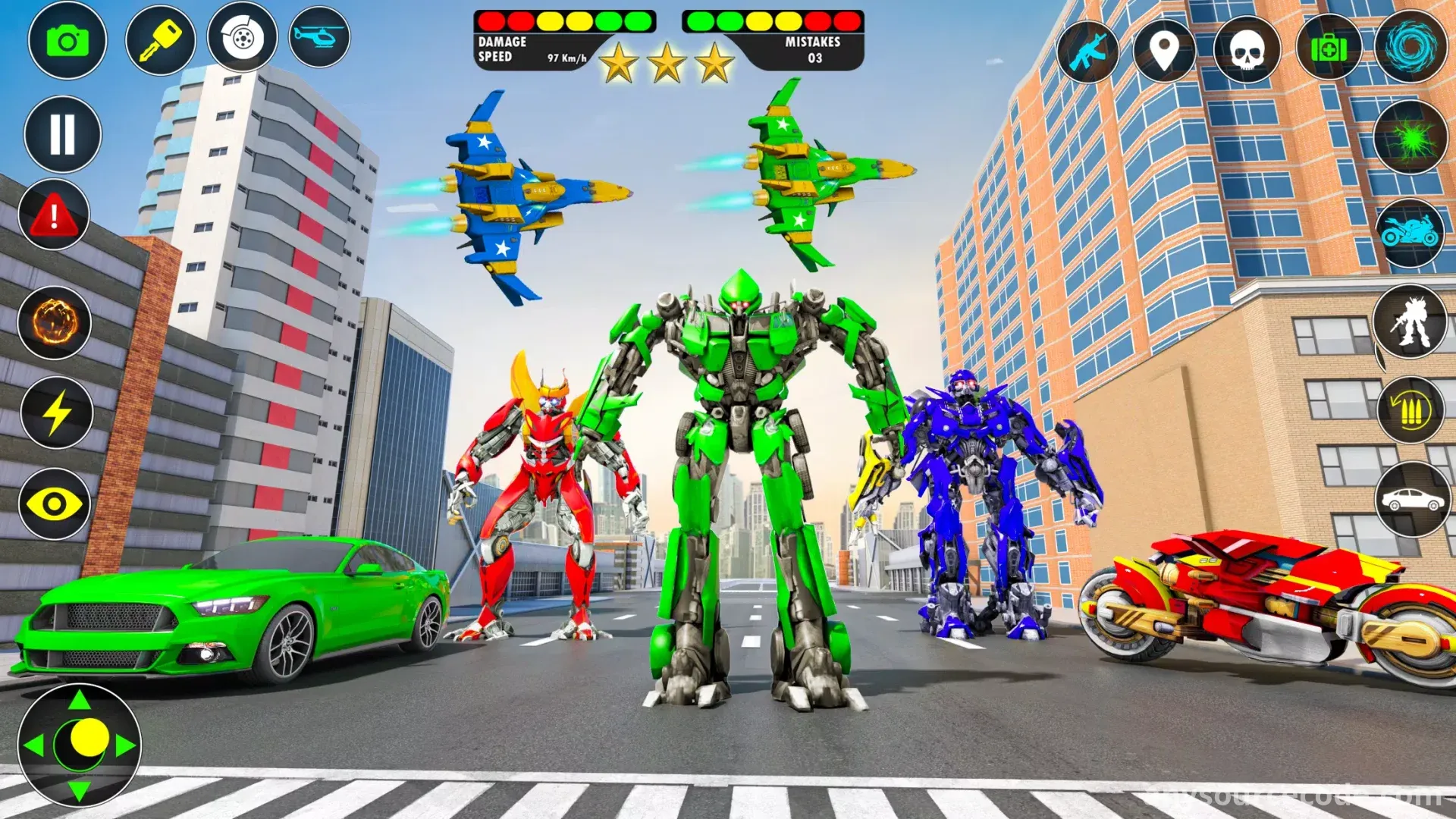1456x819 pixels.
Task: Pause the game
Action: 62,134
